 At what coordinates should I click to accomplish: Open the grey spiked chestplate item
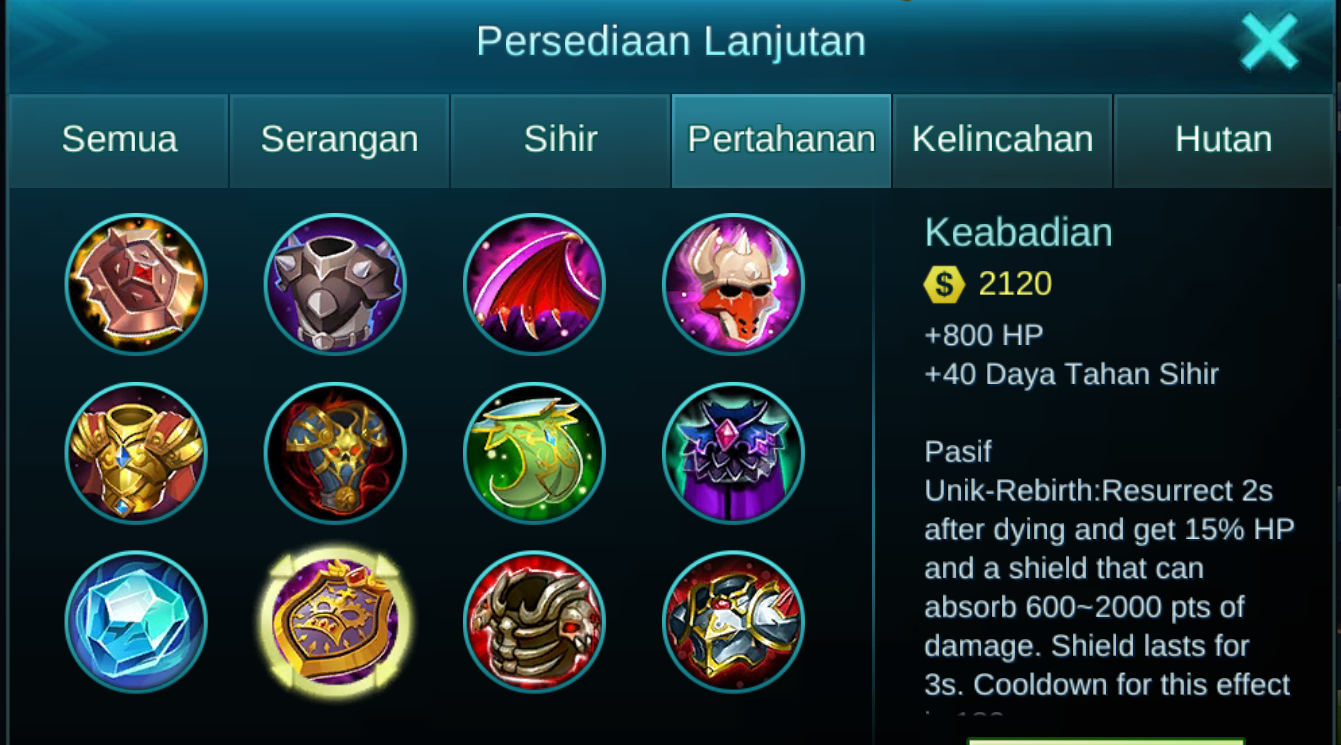click(x=335, y=285)
